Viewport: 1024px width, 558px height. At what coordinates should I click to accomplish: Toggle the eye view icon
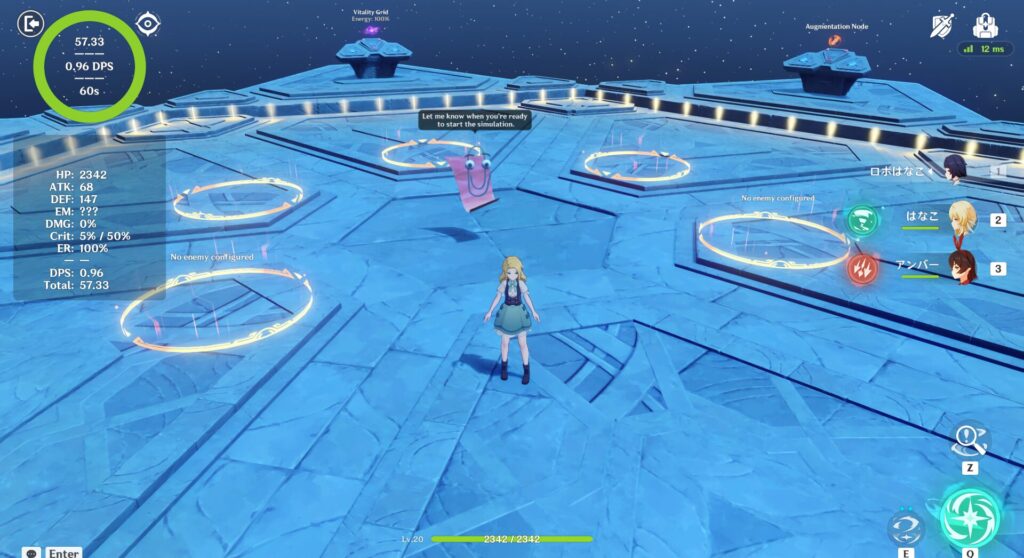click(x=148, y=23)
